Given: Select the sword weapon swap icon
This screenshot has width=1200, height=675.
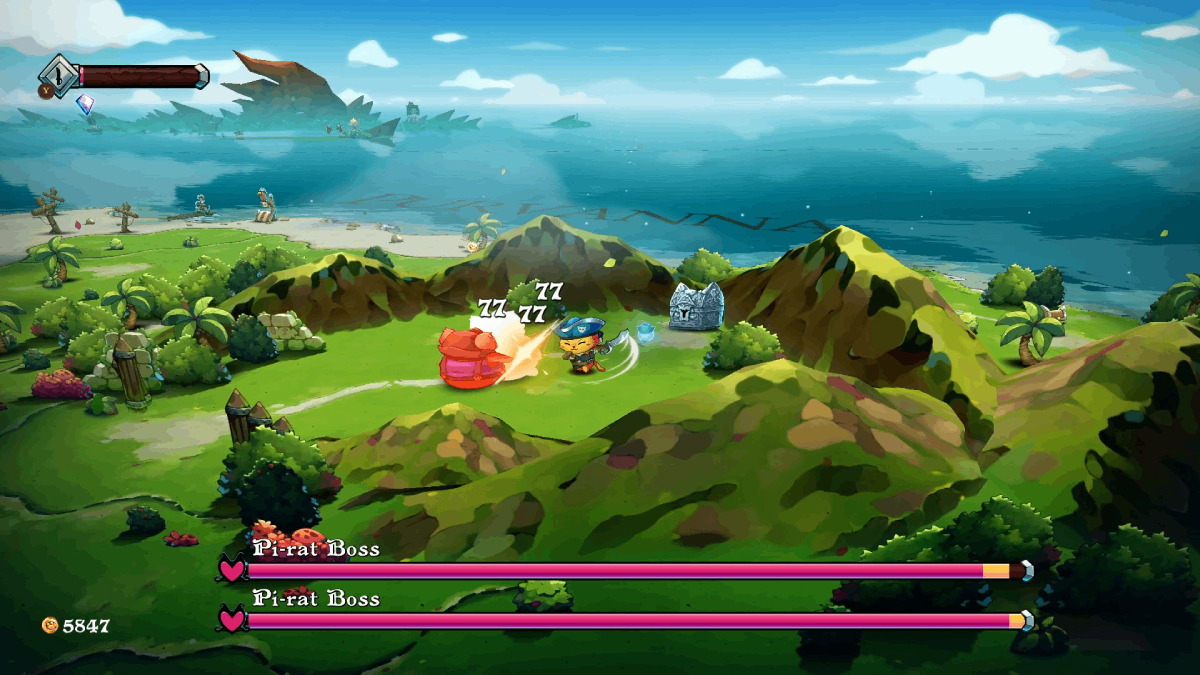Looking at the screenshot, I should click(x=58, y=74).
